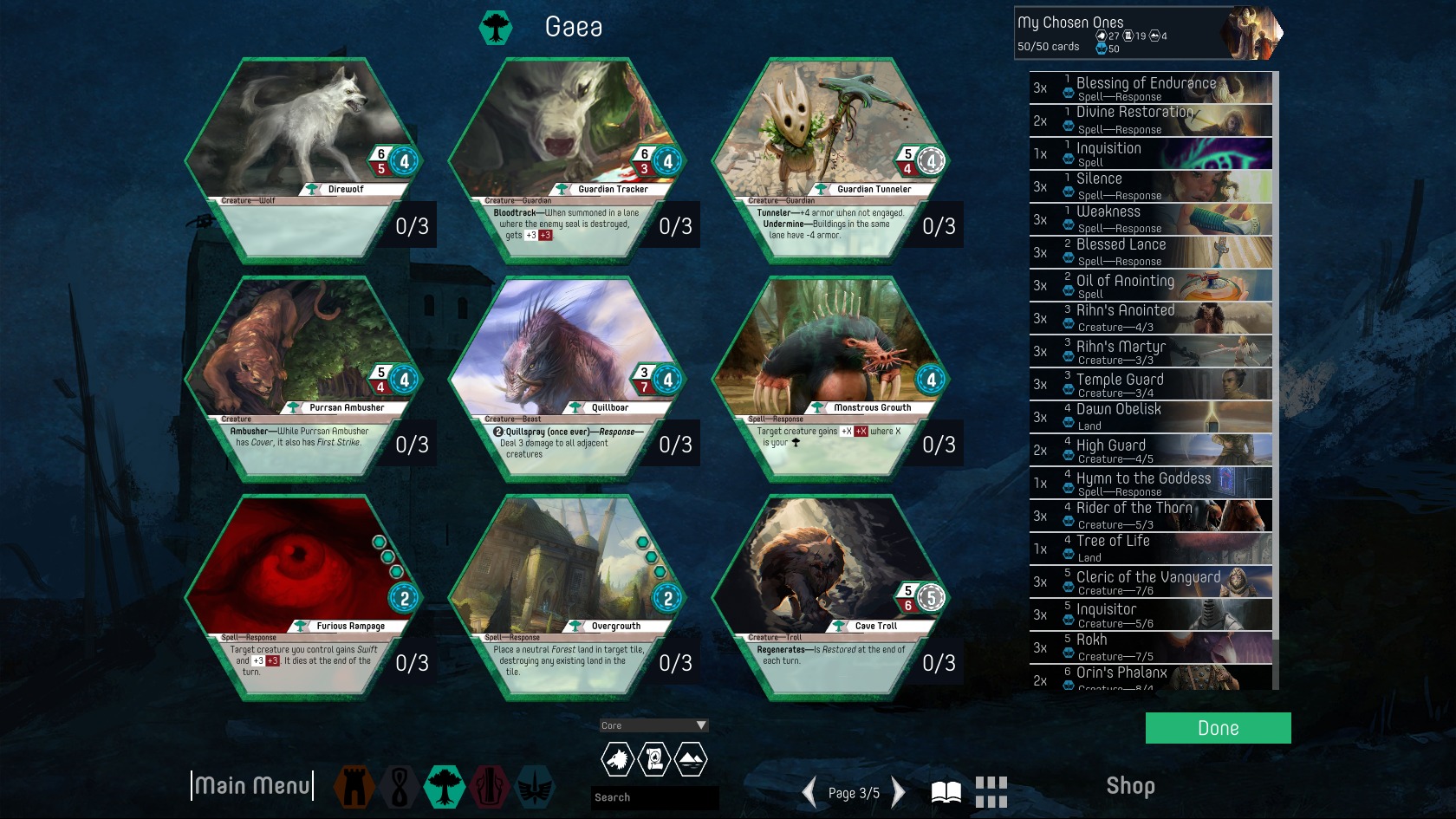Open the Shop

[1130, 786]
